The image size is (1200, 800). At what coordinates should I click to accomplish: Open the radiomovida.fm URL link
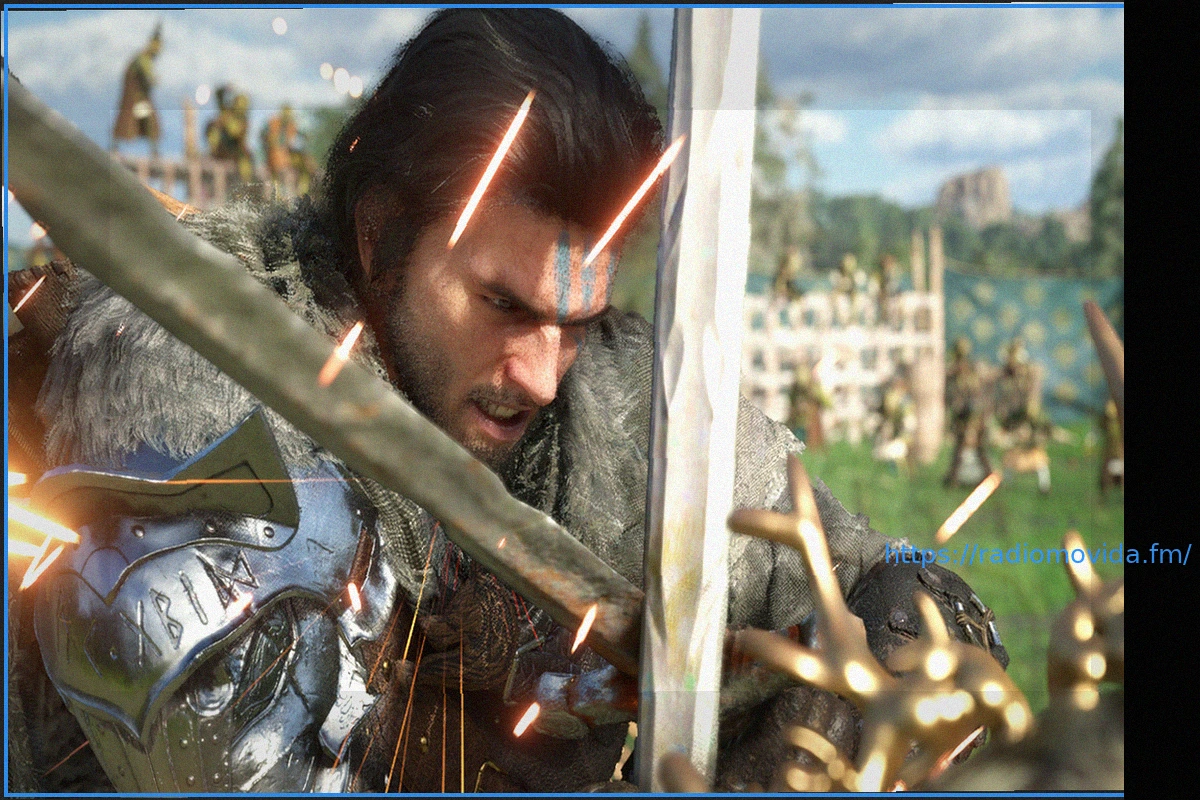click(x=1037, y=554)
